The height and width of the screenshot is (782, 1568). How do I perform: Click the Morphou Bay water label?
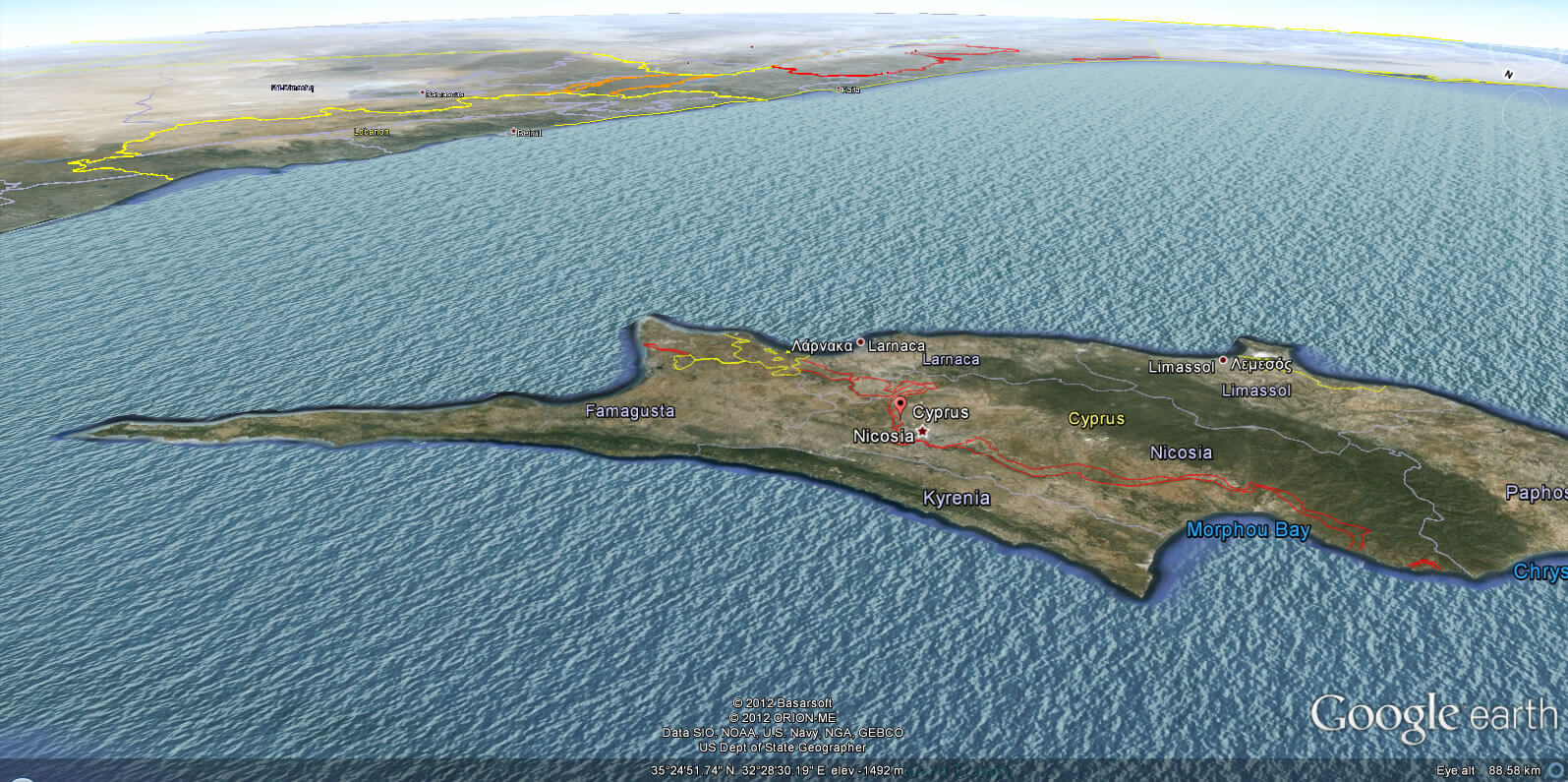click(x=1249, y=530)
